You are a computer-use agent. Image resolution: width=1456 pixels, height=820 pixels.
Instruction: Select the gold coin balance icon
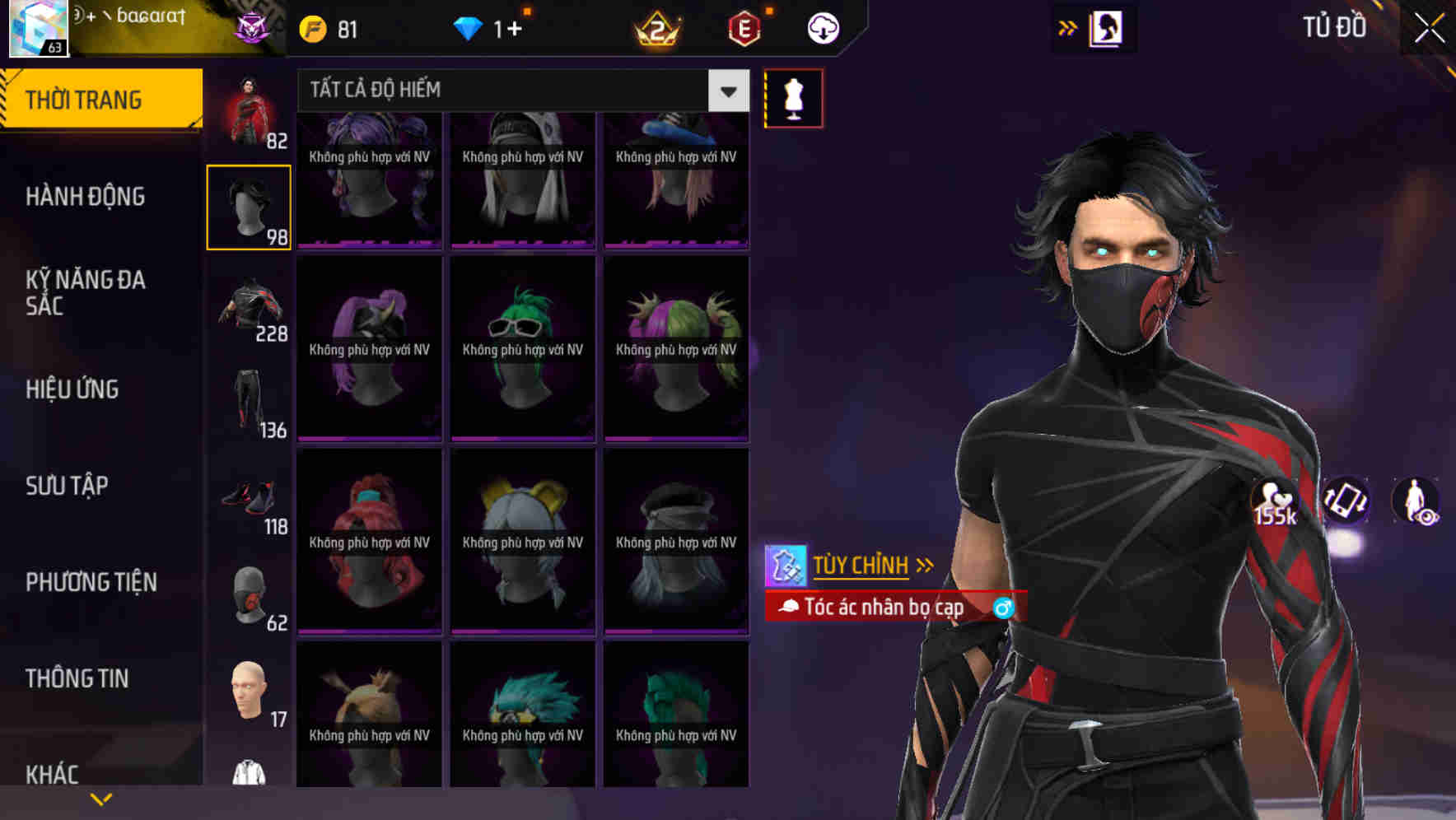(312, 27)
